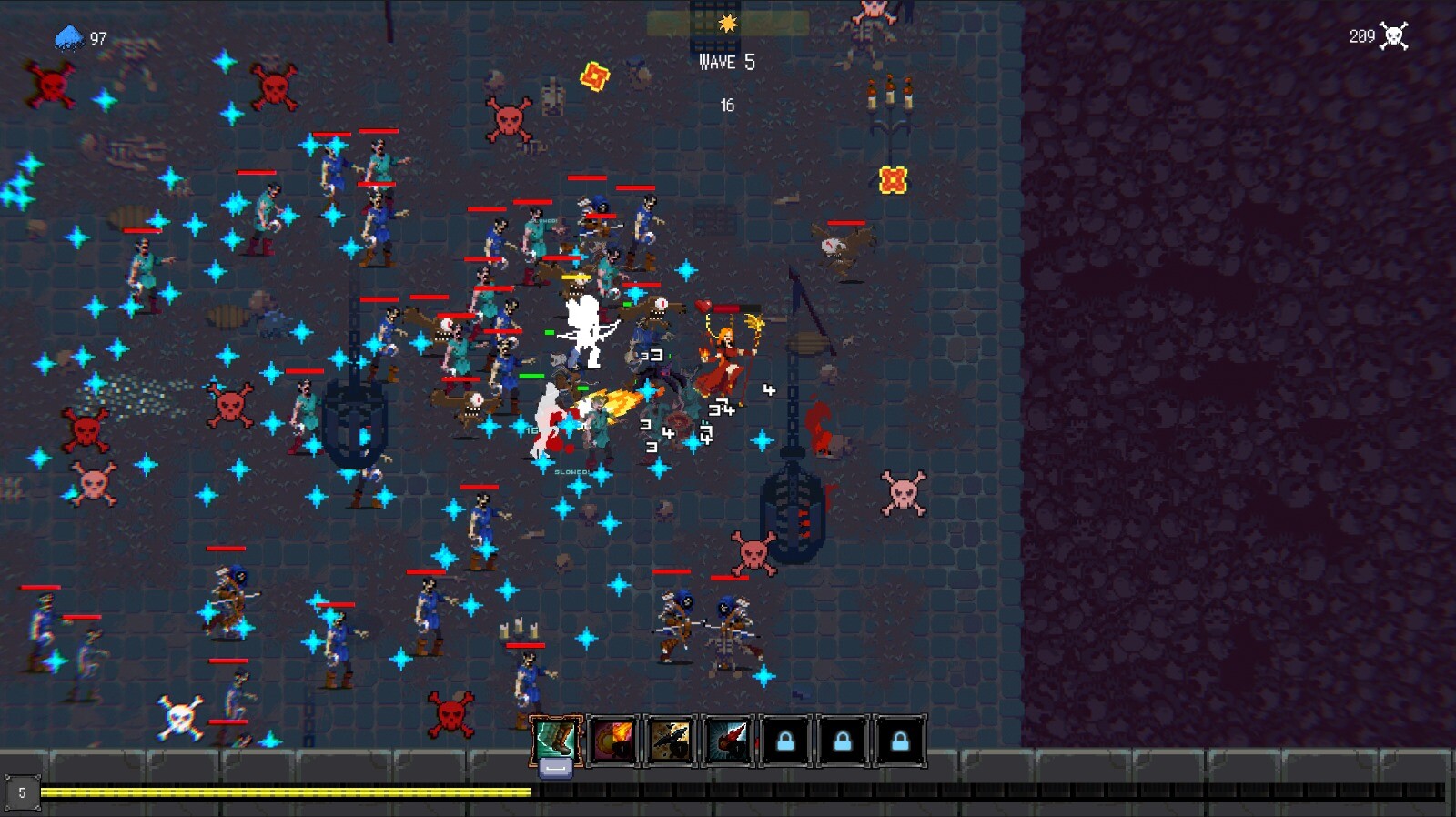1456x817 pixels.
Task: Activate the fireball spell icon
Action: tap(612, 739)
